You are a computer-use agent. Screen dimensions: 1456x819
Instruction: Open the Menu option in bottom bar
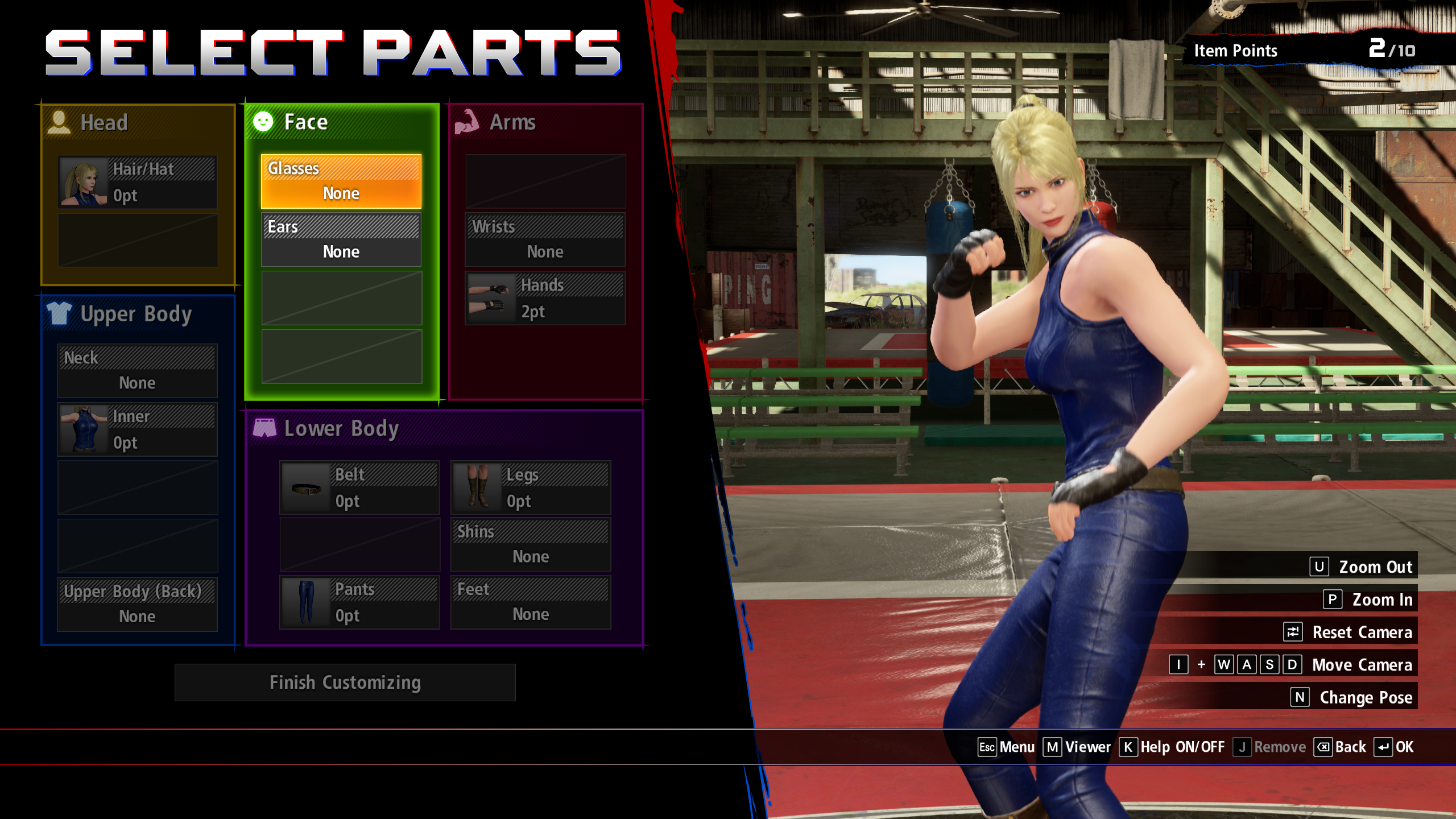pos(1006,747)
